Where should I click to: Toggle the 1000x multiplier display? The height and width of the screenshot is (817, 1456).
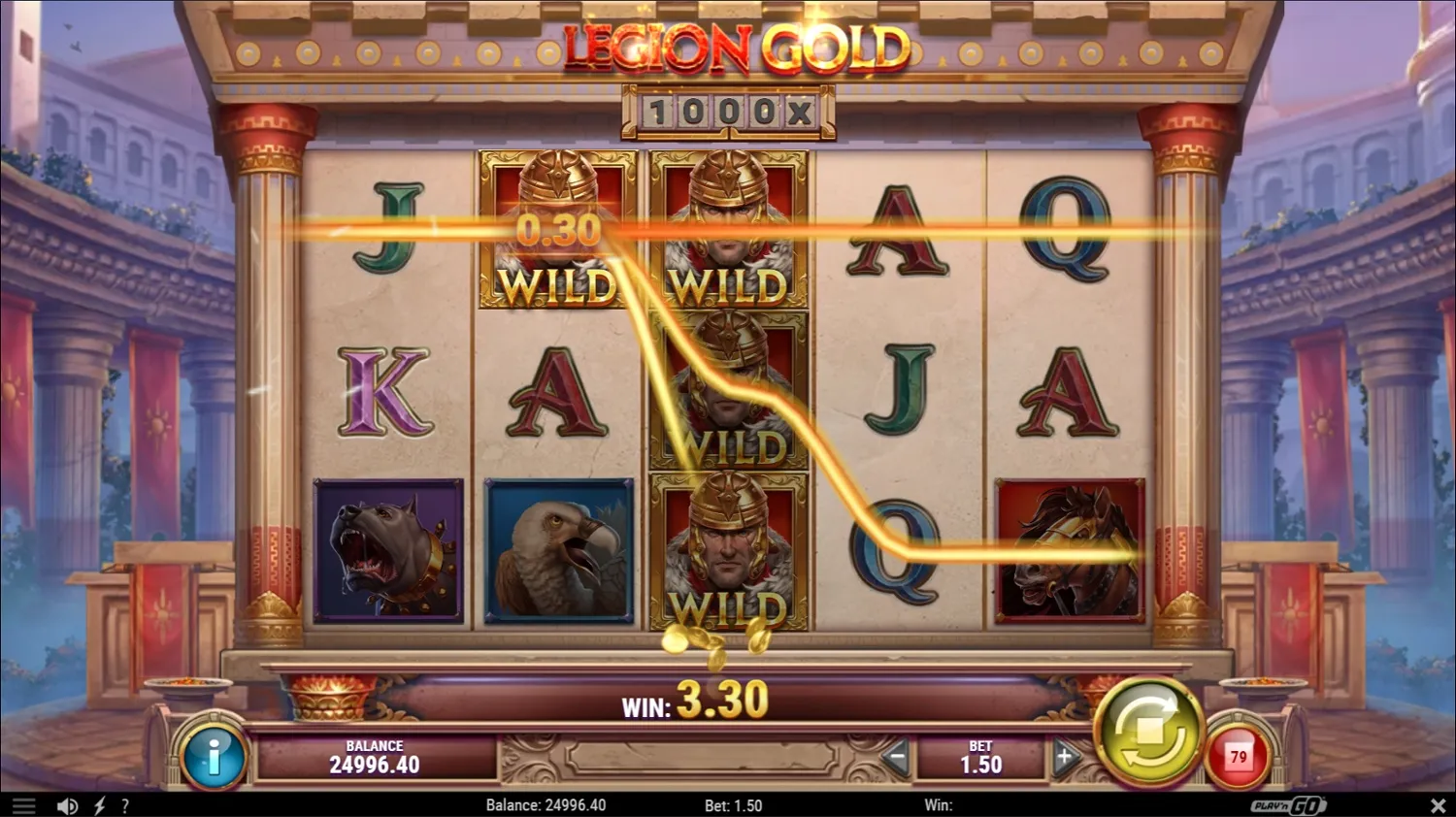pyautogui.click(x=730, y=114)
